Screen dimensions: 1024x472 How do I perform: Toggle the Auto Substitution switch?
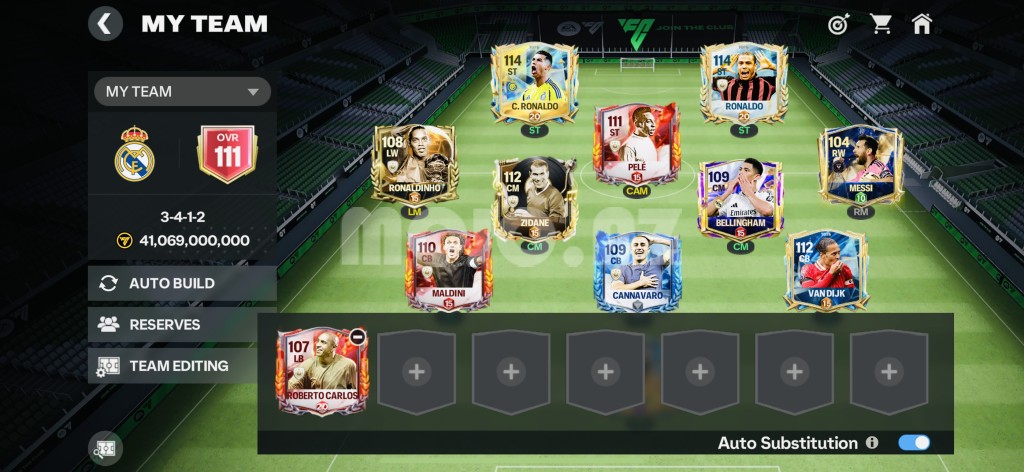tap(914, 442)
